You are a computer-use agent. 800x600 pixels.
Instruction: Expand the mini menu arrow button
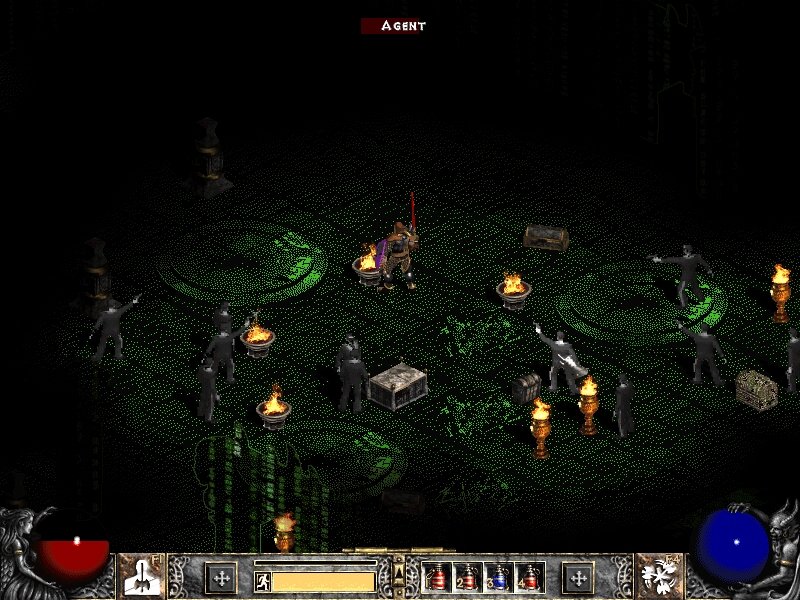pos(399,571)
